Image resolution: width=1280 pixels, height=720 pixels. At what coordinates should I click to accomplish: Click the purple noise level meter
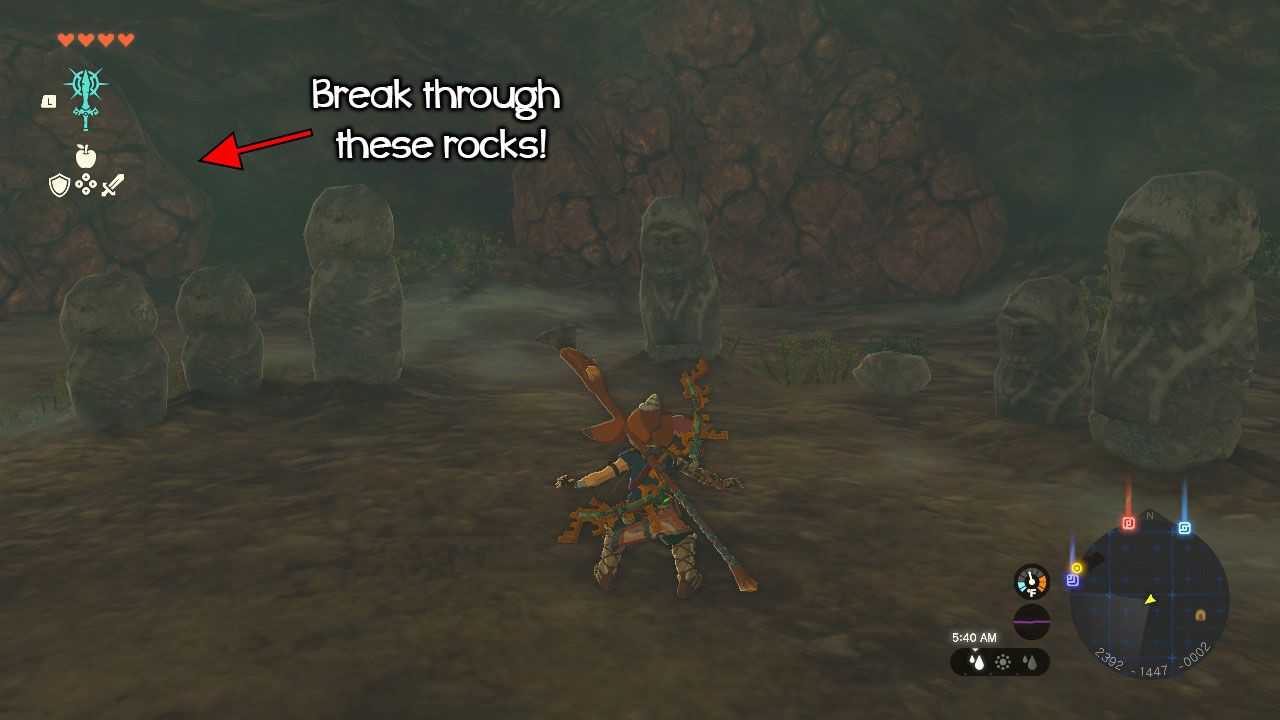(x=1030, y=620)
